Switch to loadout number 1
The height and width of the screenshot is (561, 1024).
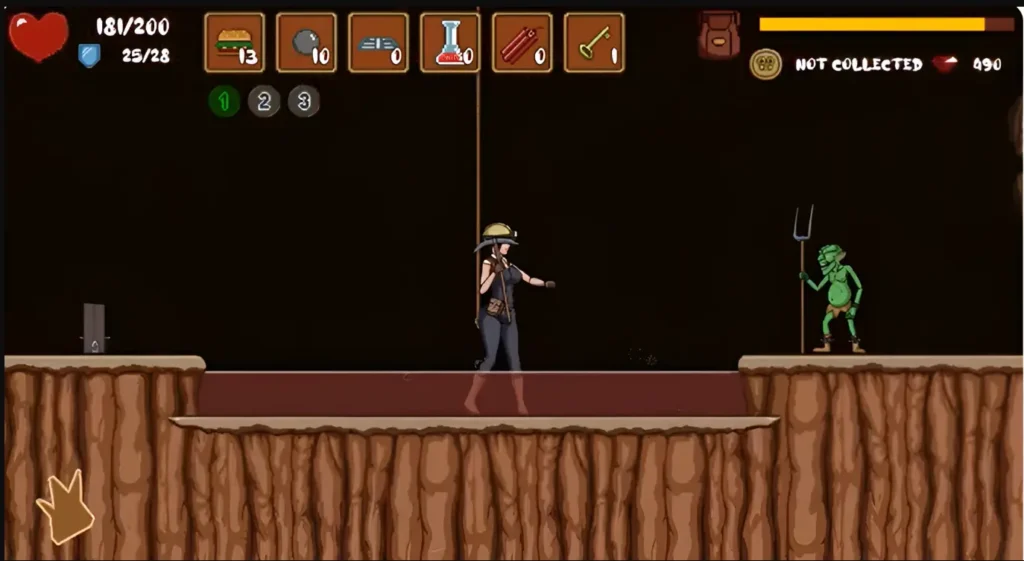(224, 101)
